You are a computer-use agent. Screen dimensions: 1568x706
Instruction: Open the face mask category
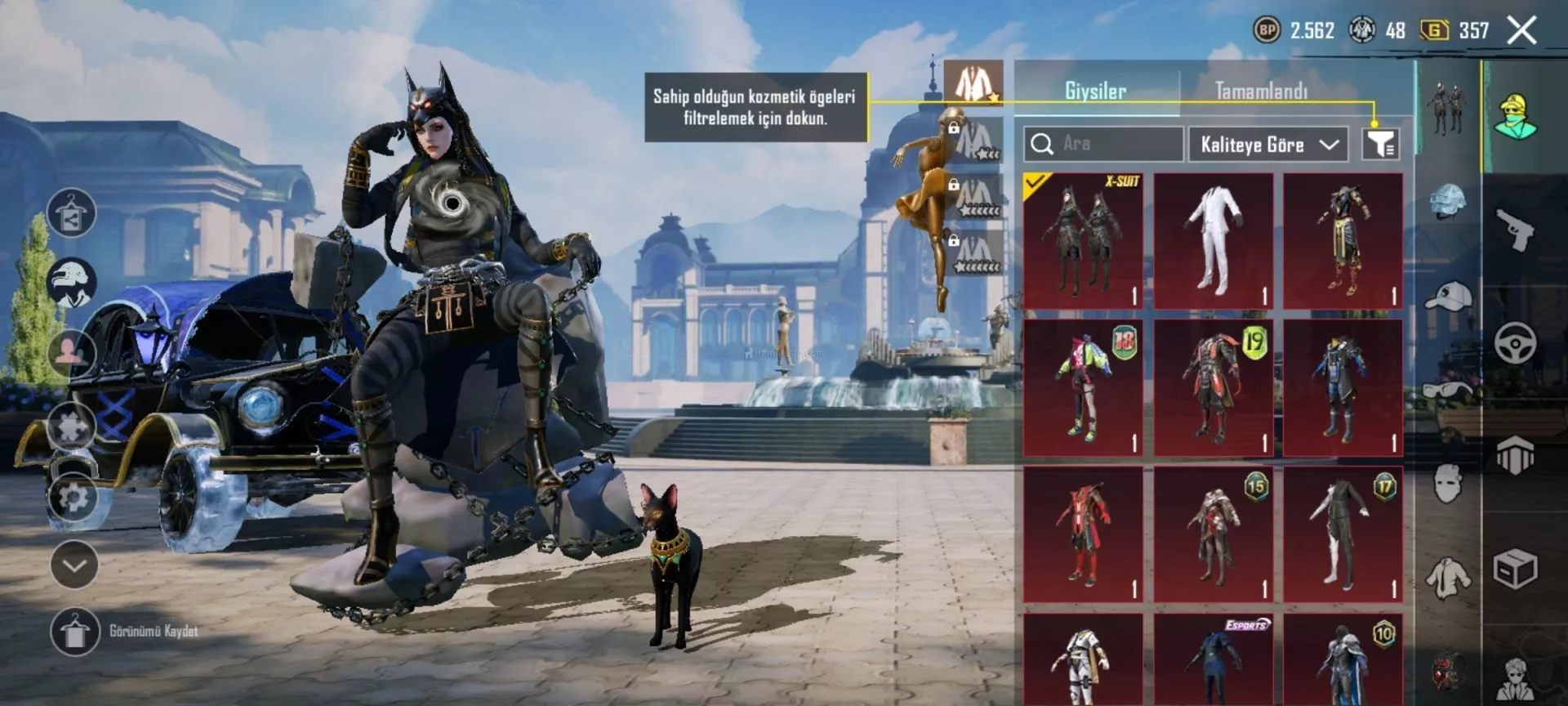[x=1448, y=484]
